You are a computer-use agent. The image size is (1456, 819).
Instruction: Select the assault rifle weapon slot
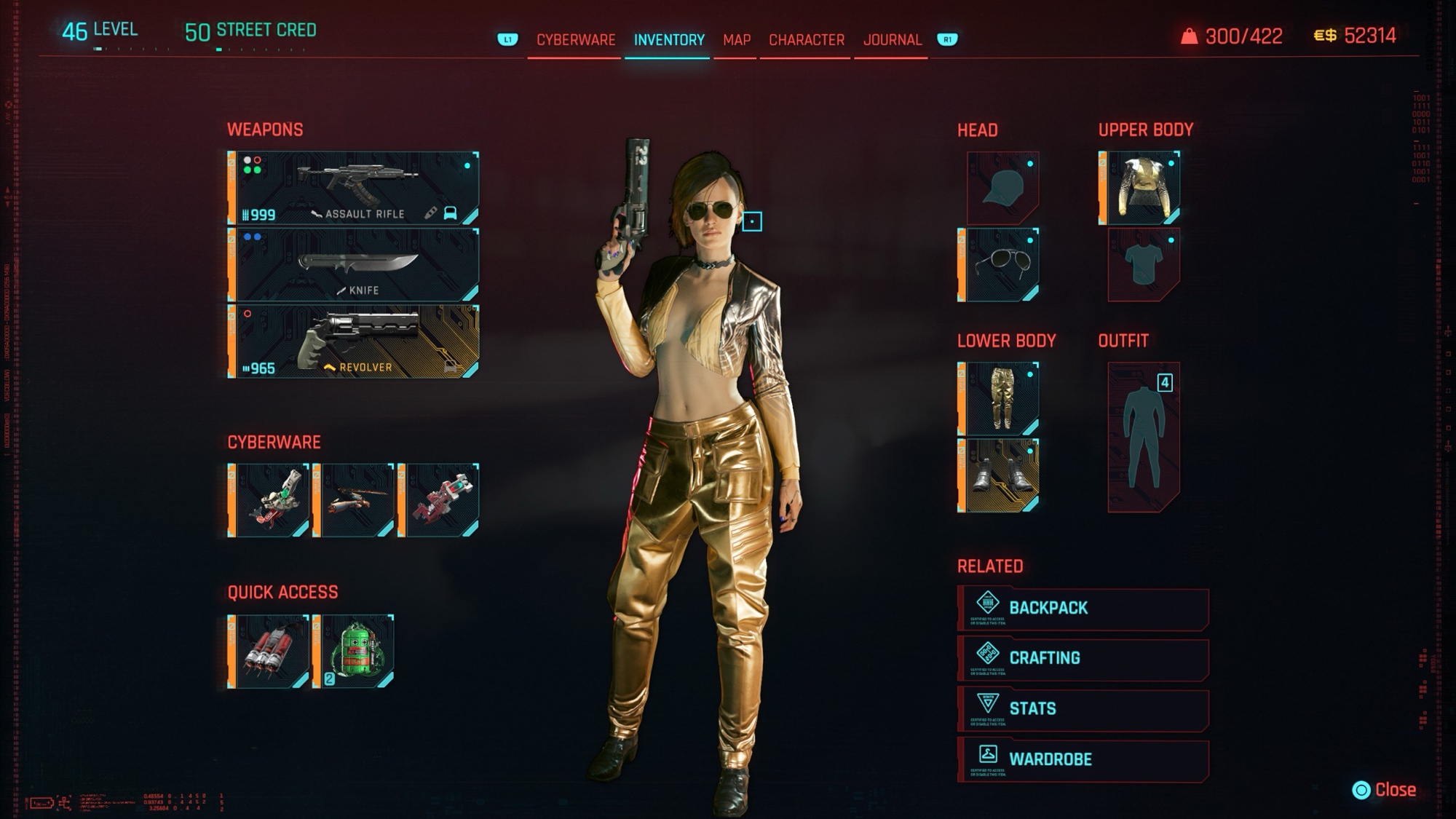point(354,188)
